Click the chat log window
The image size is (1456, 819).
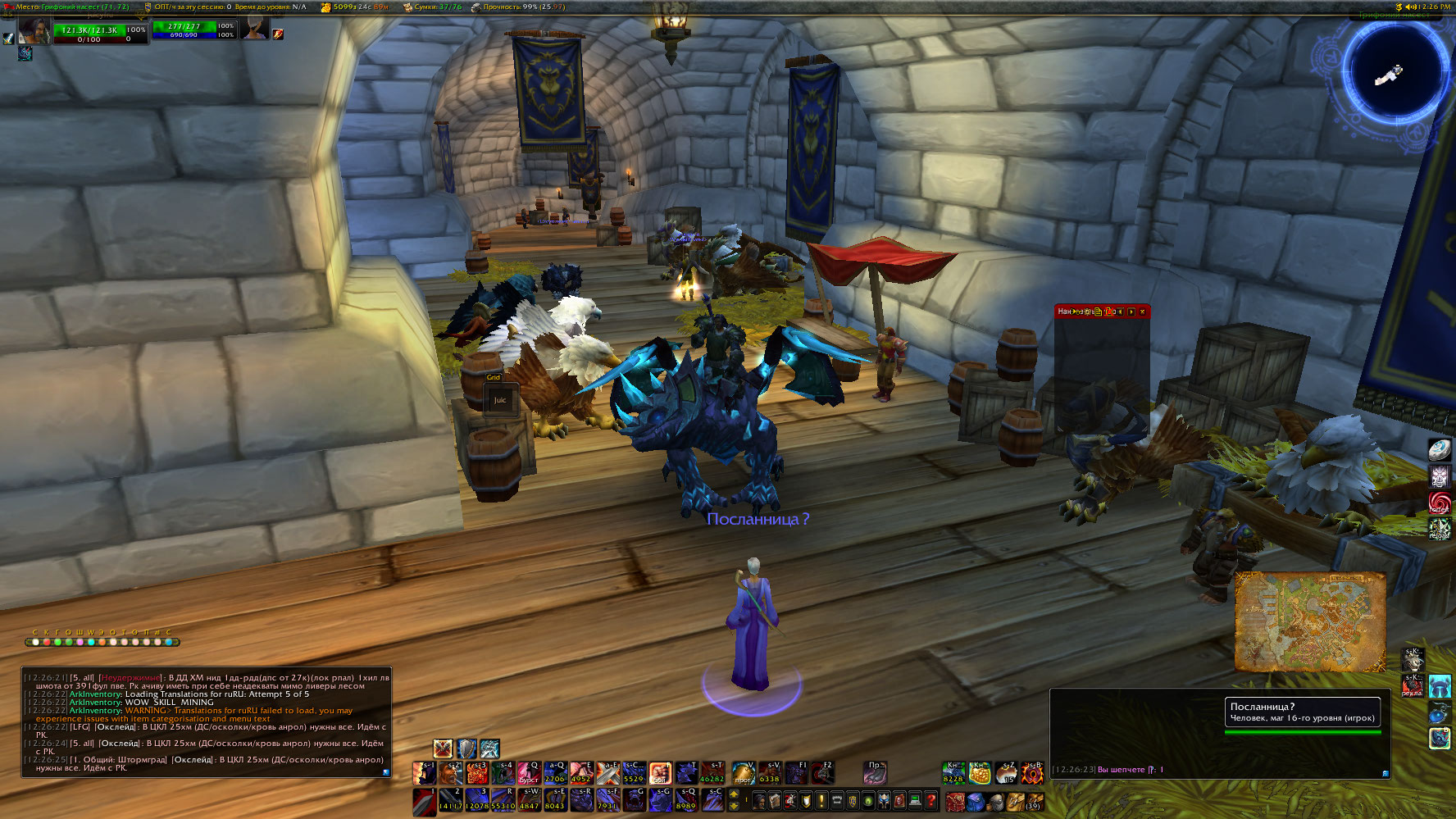pyautogui.click(x=206, y=722)
